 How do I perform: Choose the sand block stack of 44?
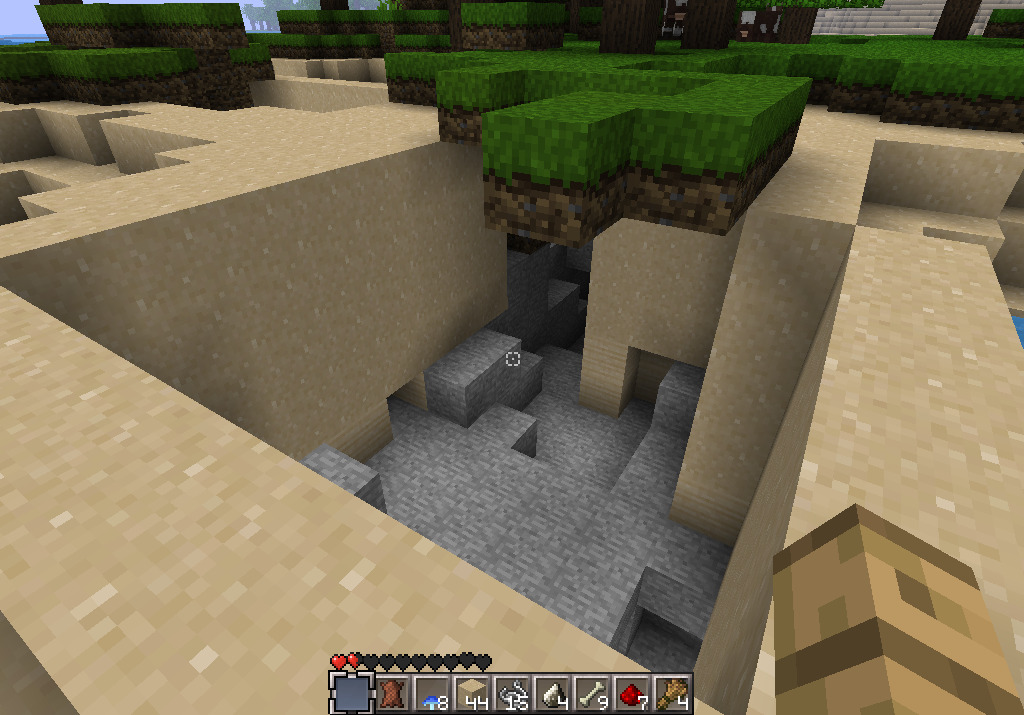click(x=472, y=692)
